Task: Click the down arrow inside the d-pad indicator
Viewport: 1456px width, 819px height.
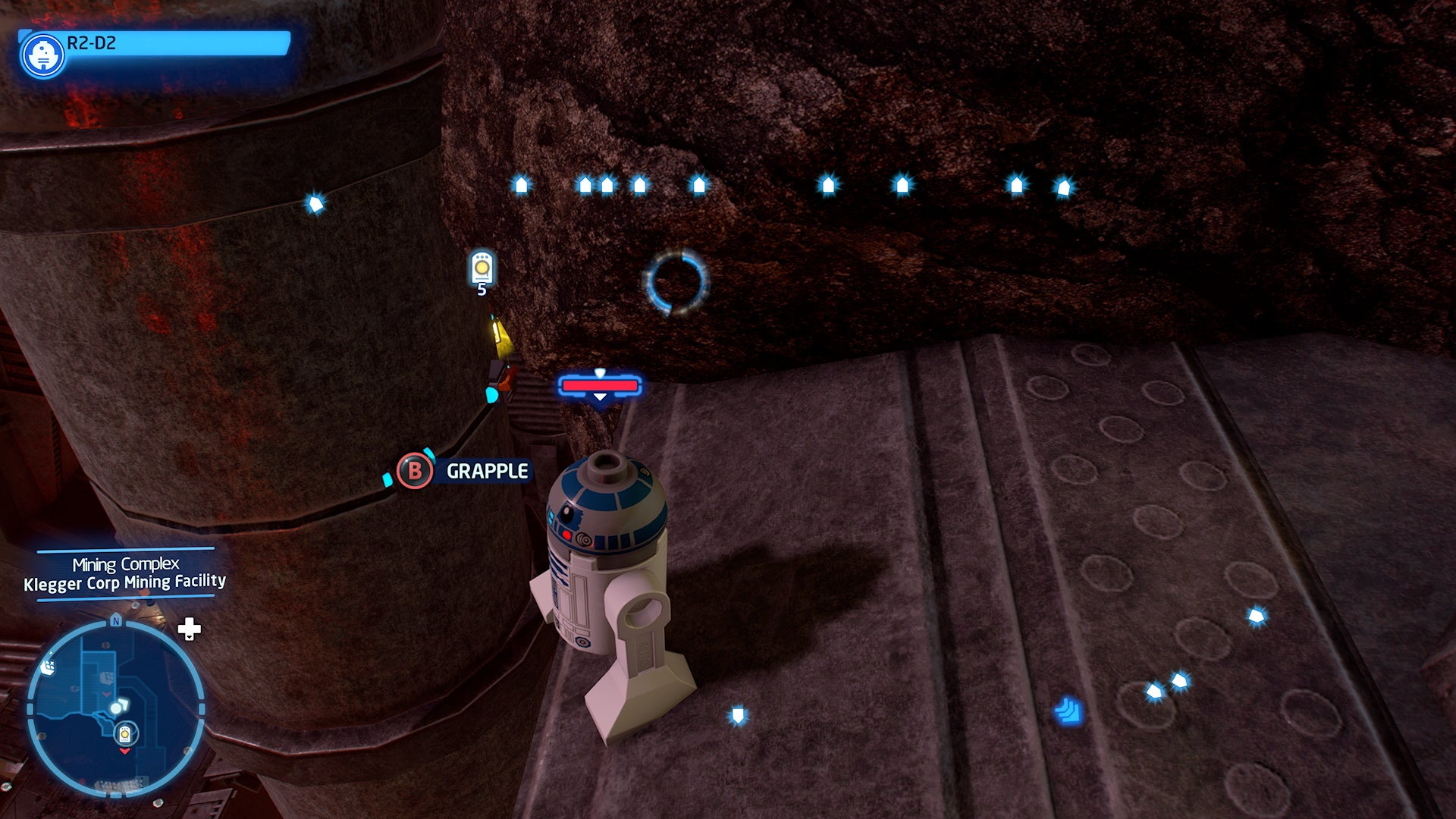Action: tap(190, 637)
